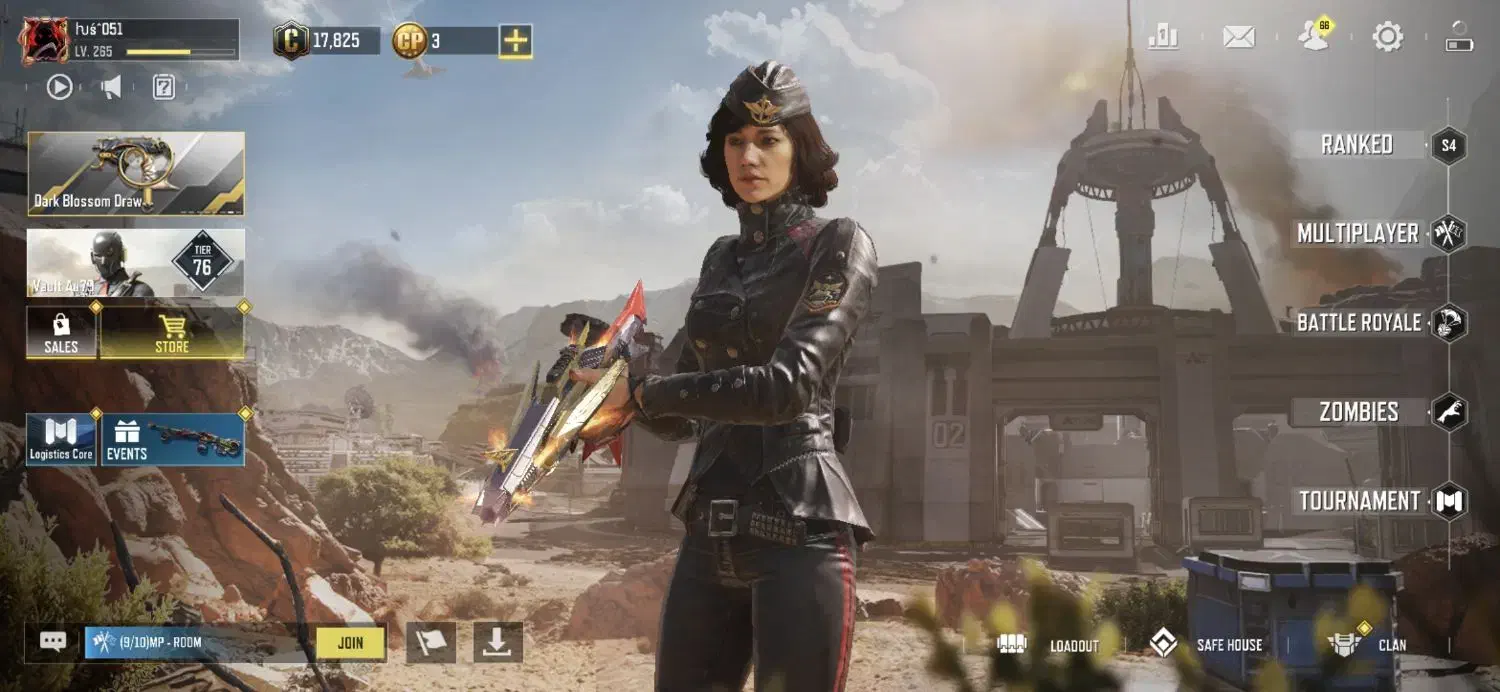Image resolution: width=1500 pixels, height=692 pixels.
Task: Open the Settings gear icon
Action: 1387,38
